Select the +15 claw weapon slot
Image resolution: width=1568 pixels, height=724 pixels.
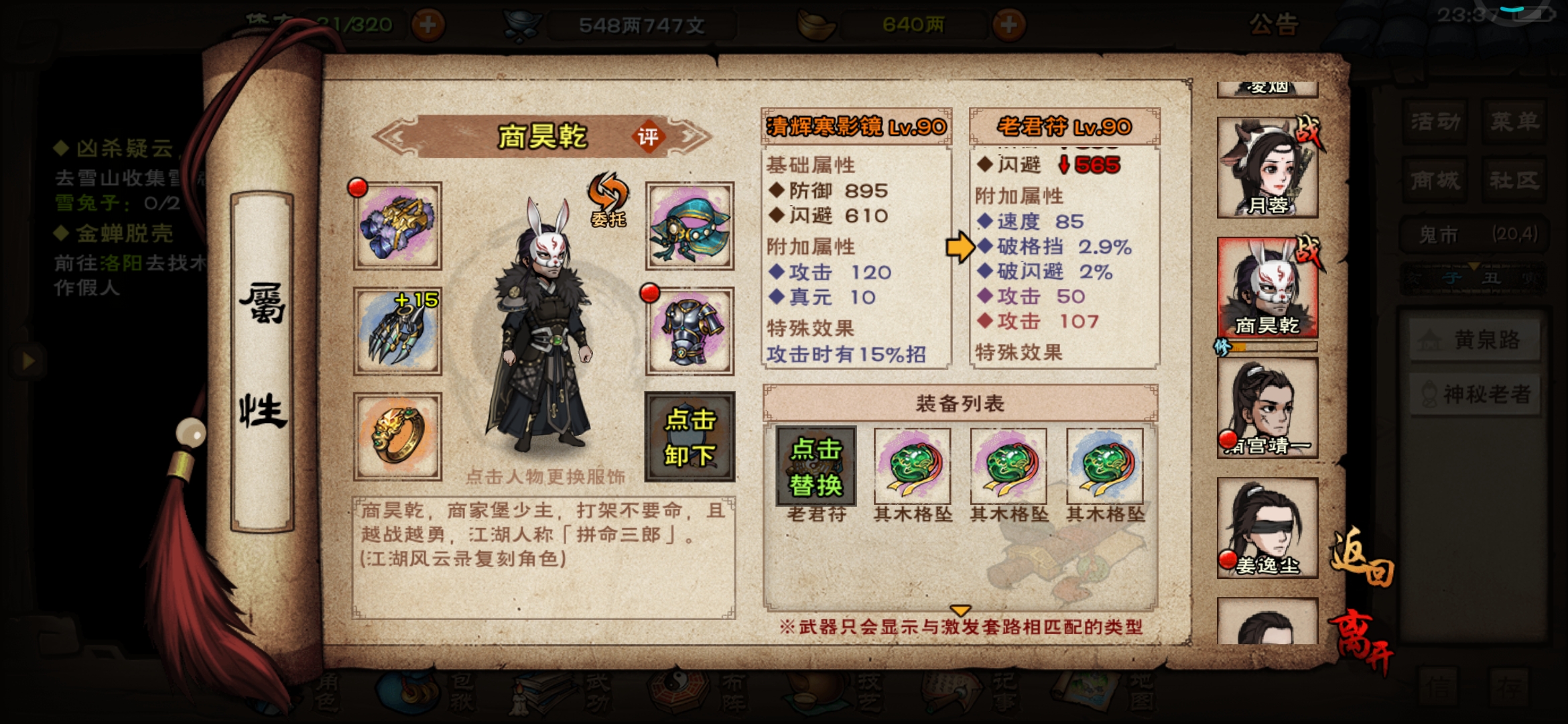point(397,331)
